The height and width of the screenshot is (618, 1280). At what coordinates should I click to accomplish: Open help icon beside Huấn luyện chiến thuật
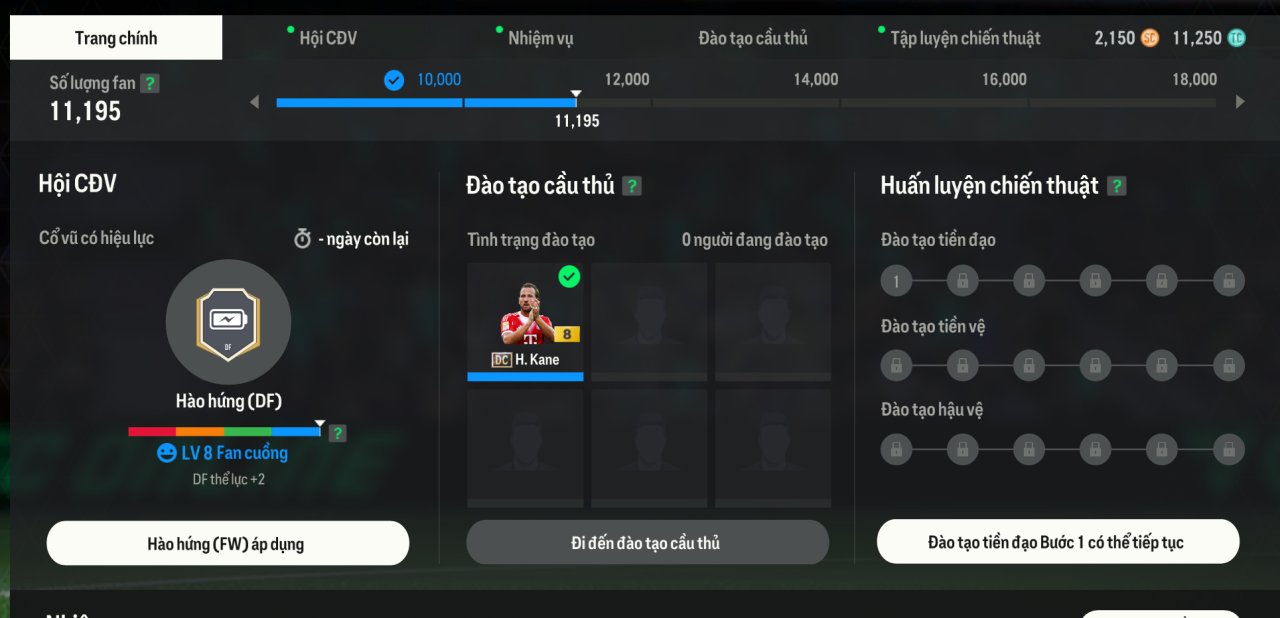point(1117,186)
